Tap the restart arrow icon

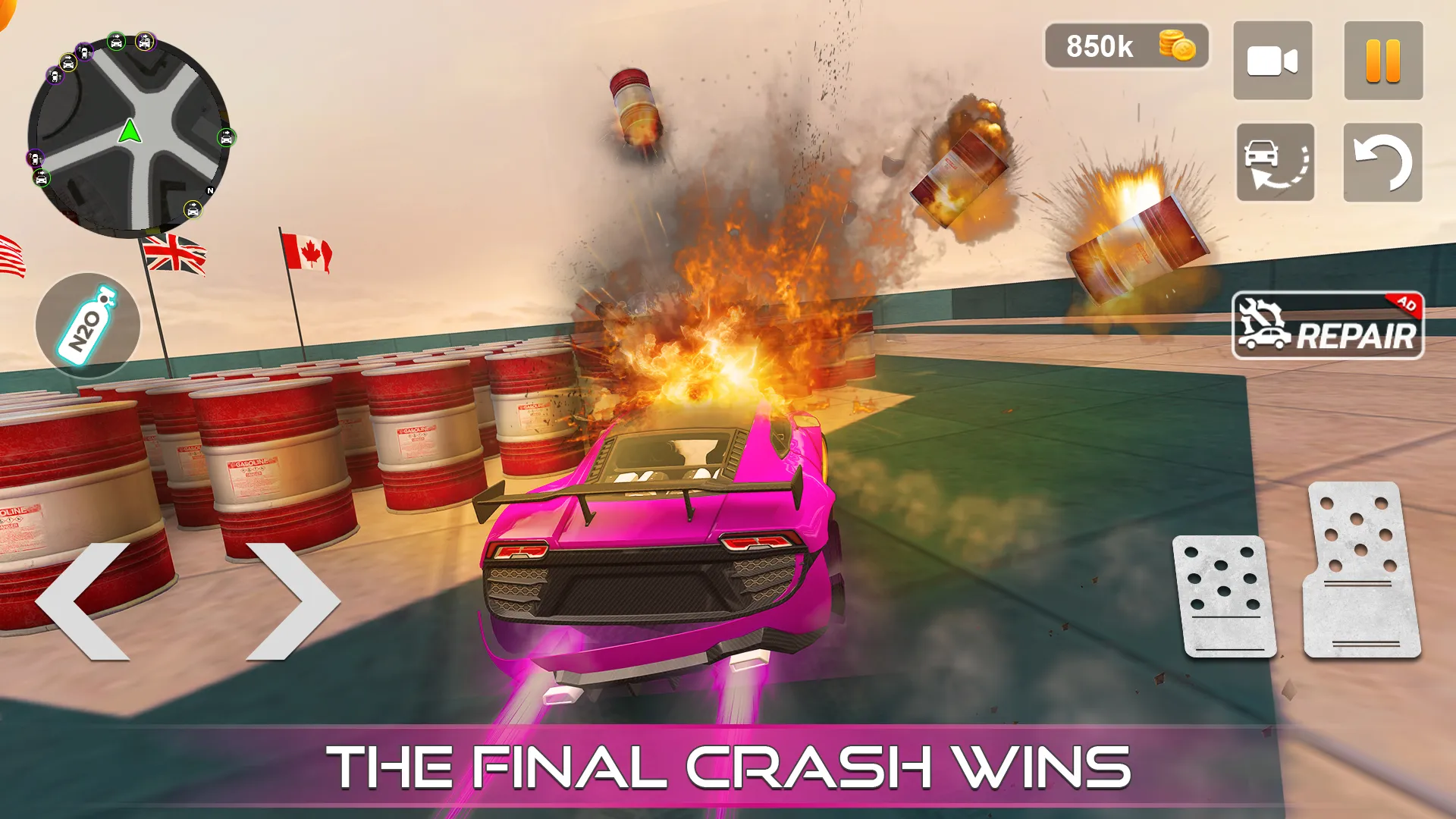[1382, 162]
